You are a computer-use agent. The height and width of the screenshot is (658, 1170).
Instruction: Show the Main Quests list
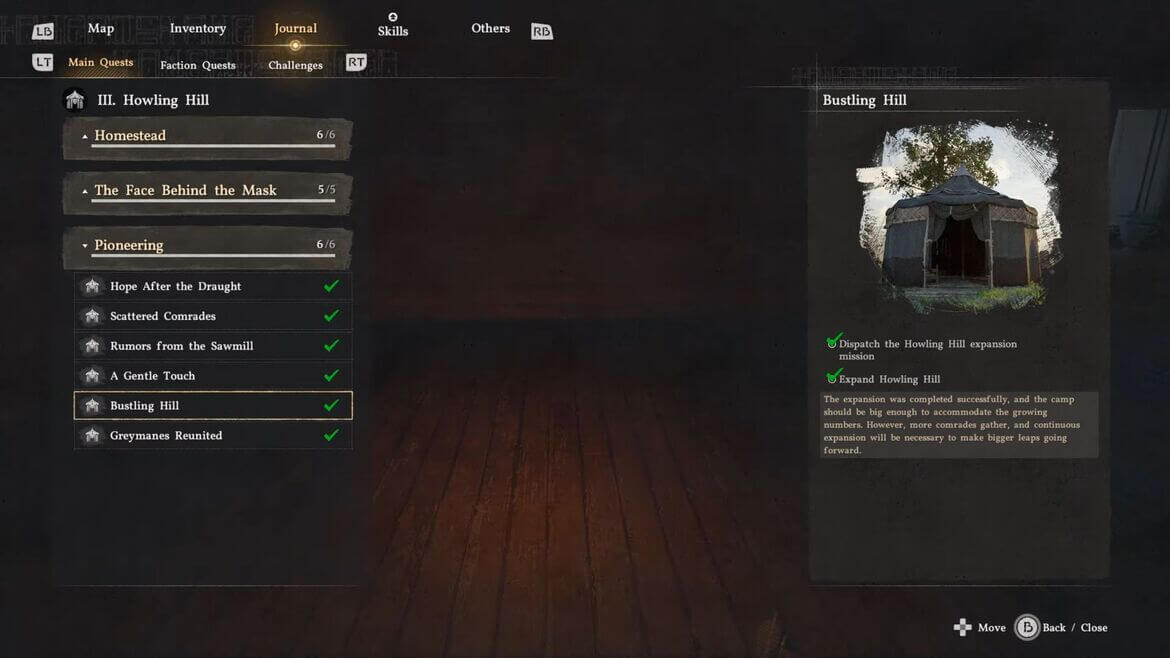pos(100,62)
